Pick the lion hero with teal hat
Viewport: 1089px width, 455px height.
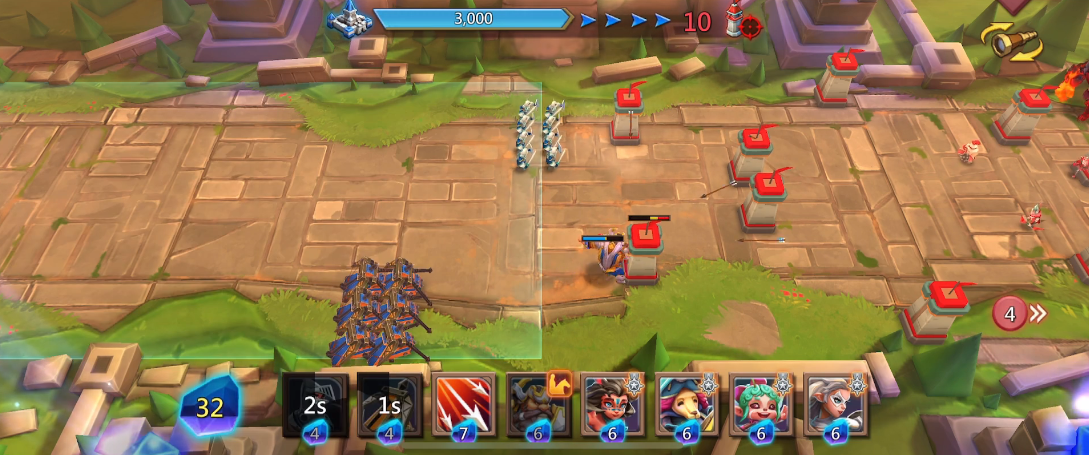(687, 405)
